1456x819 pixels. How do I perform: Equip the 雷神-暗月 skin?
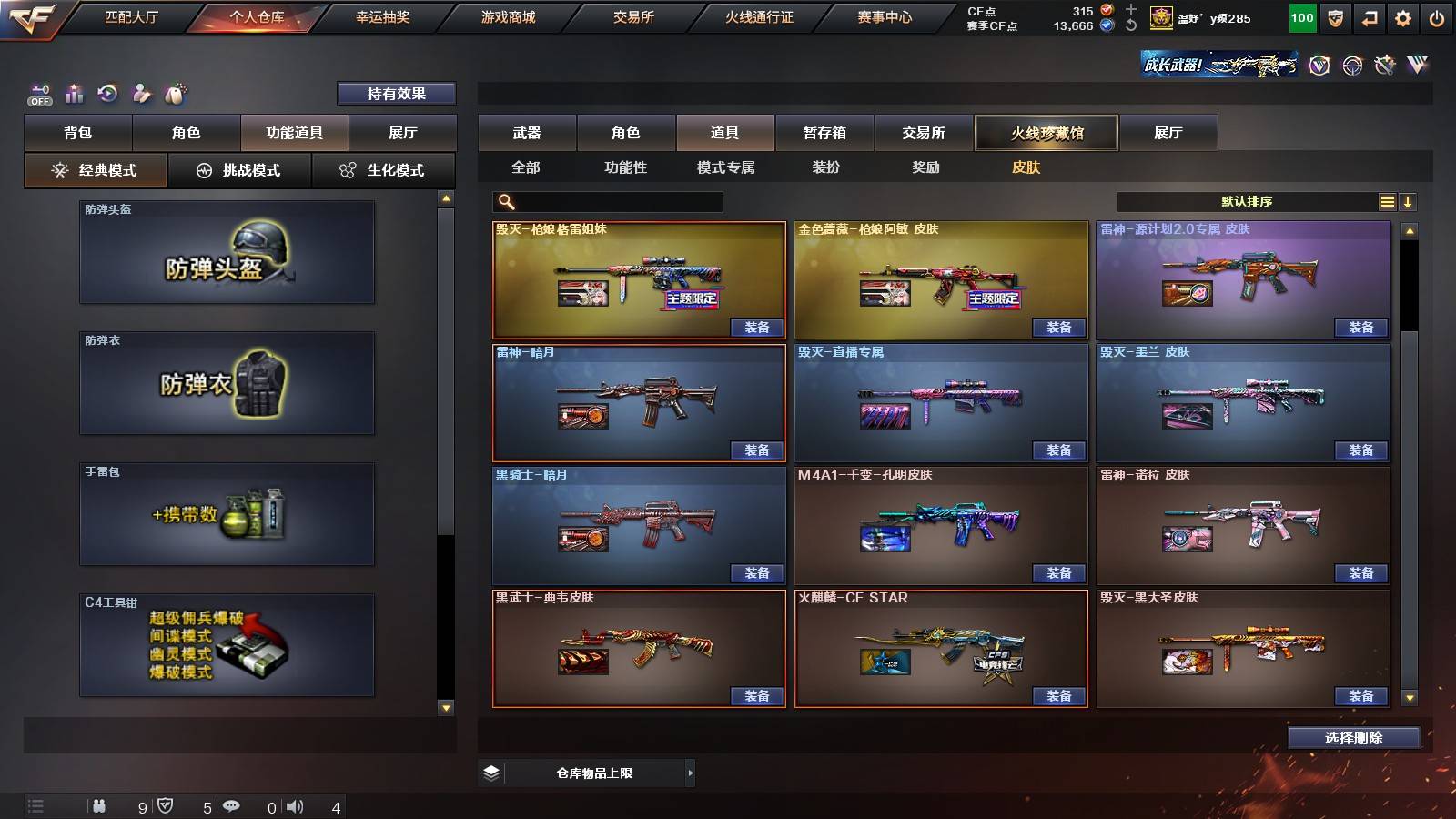tap(758, 450)
